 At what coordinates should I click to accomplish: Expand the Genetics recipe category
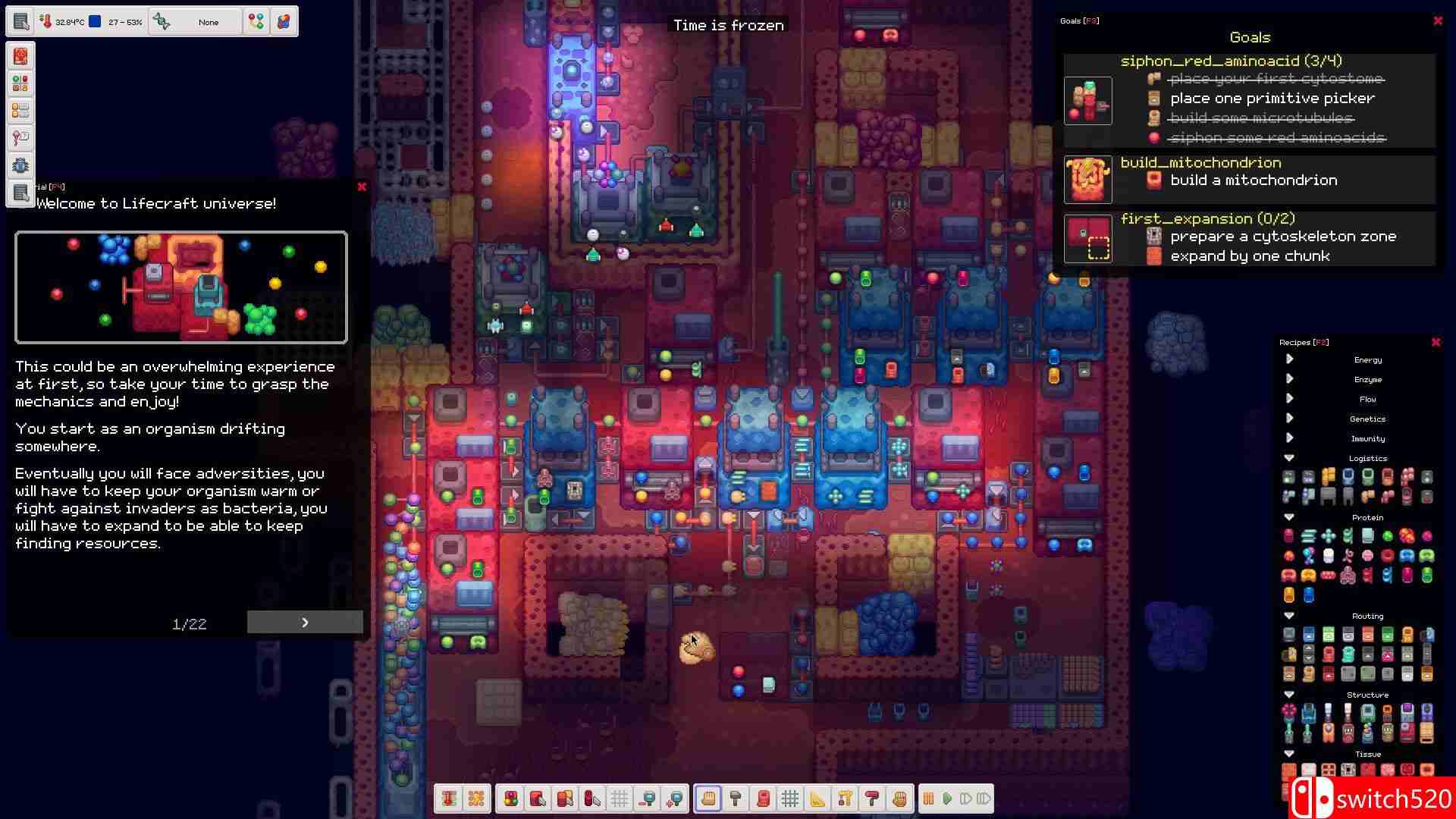click(x=1289, y=418)
